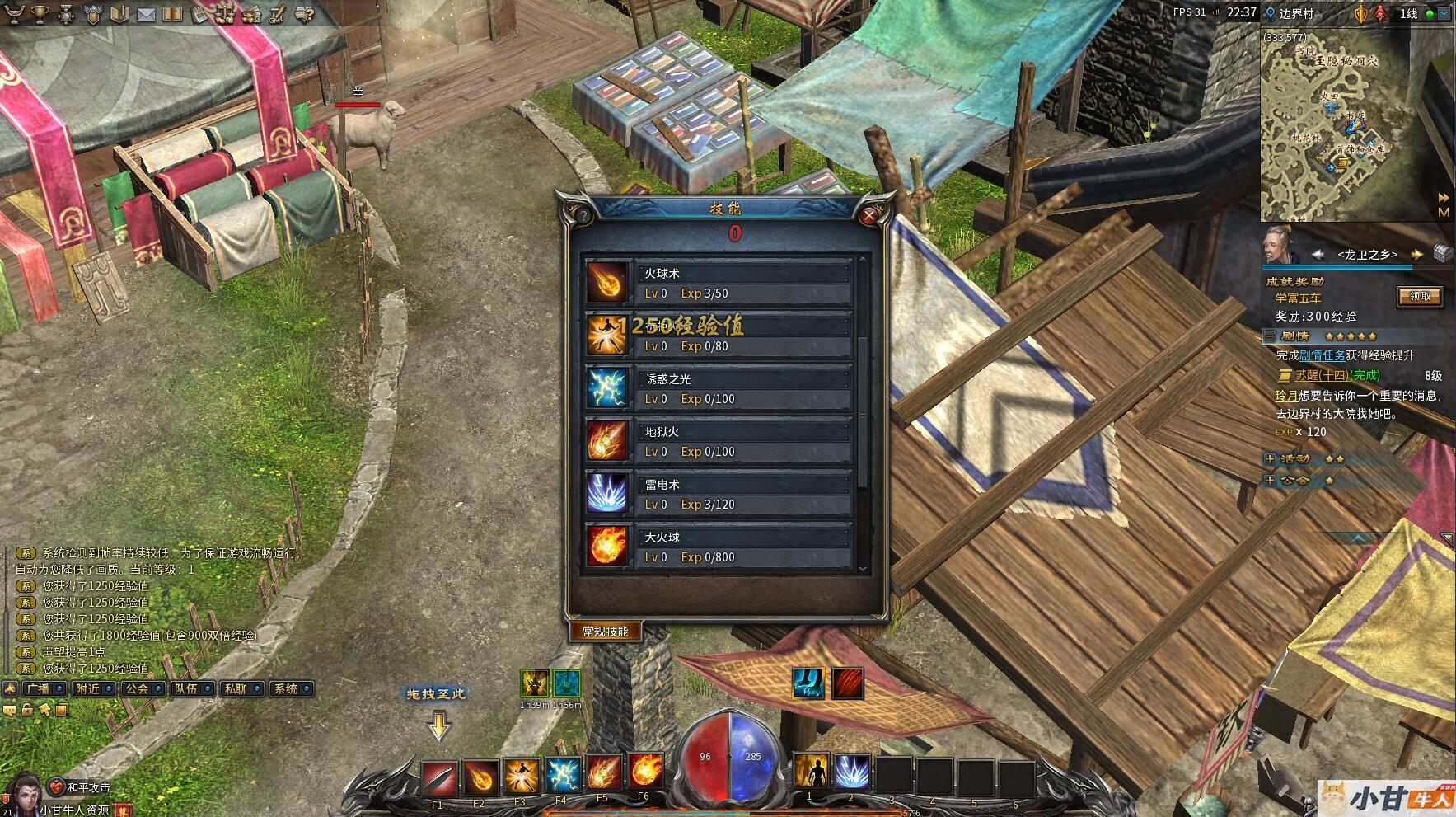Choose the 地狱火 skill entry
1456x817 pixels.
pos(717,440)
